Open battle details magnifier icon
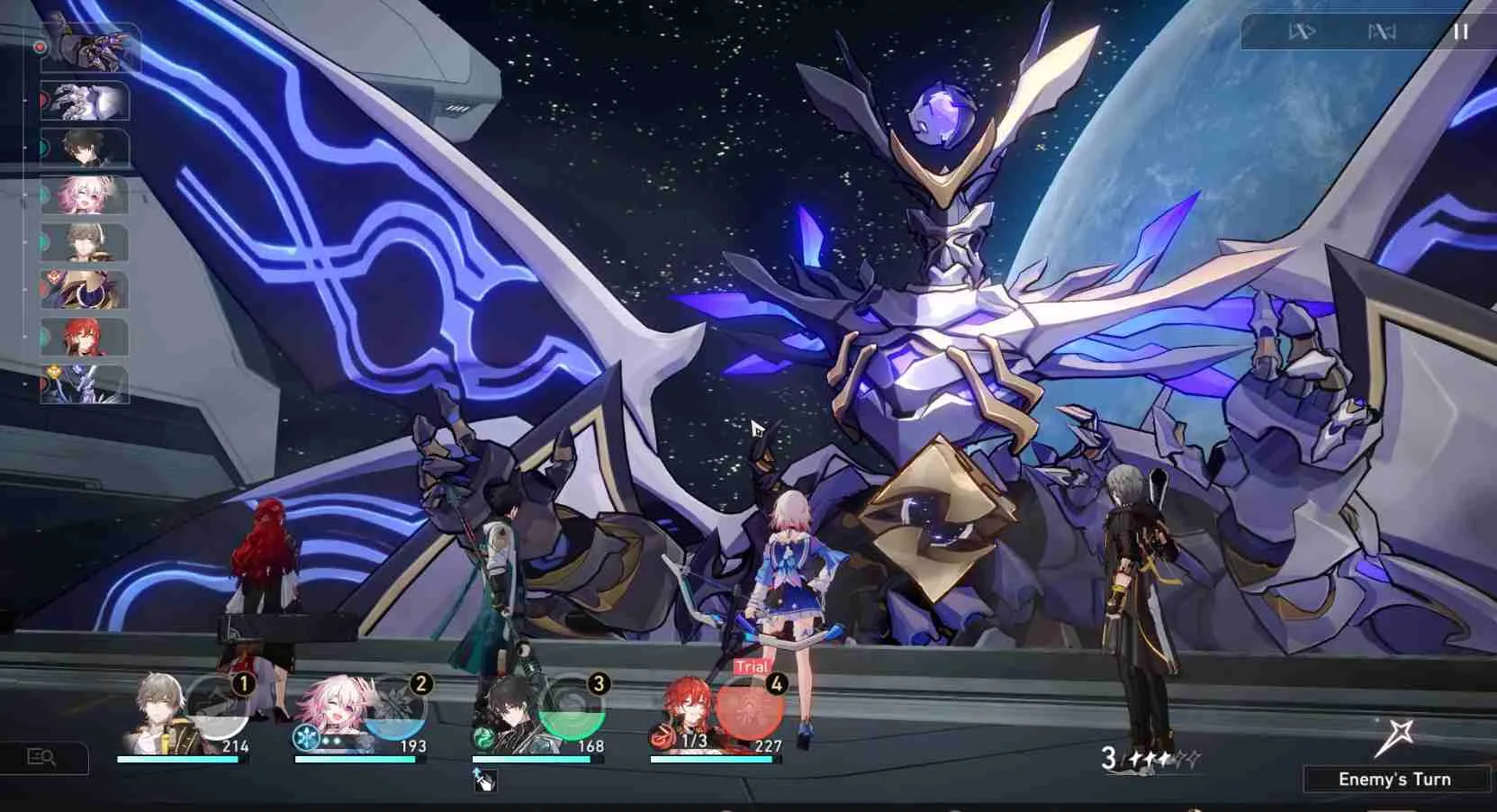 [x=42, y=758]
